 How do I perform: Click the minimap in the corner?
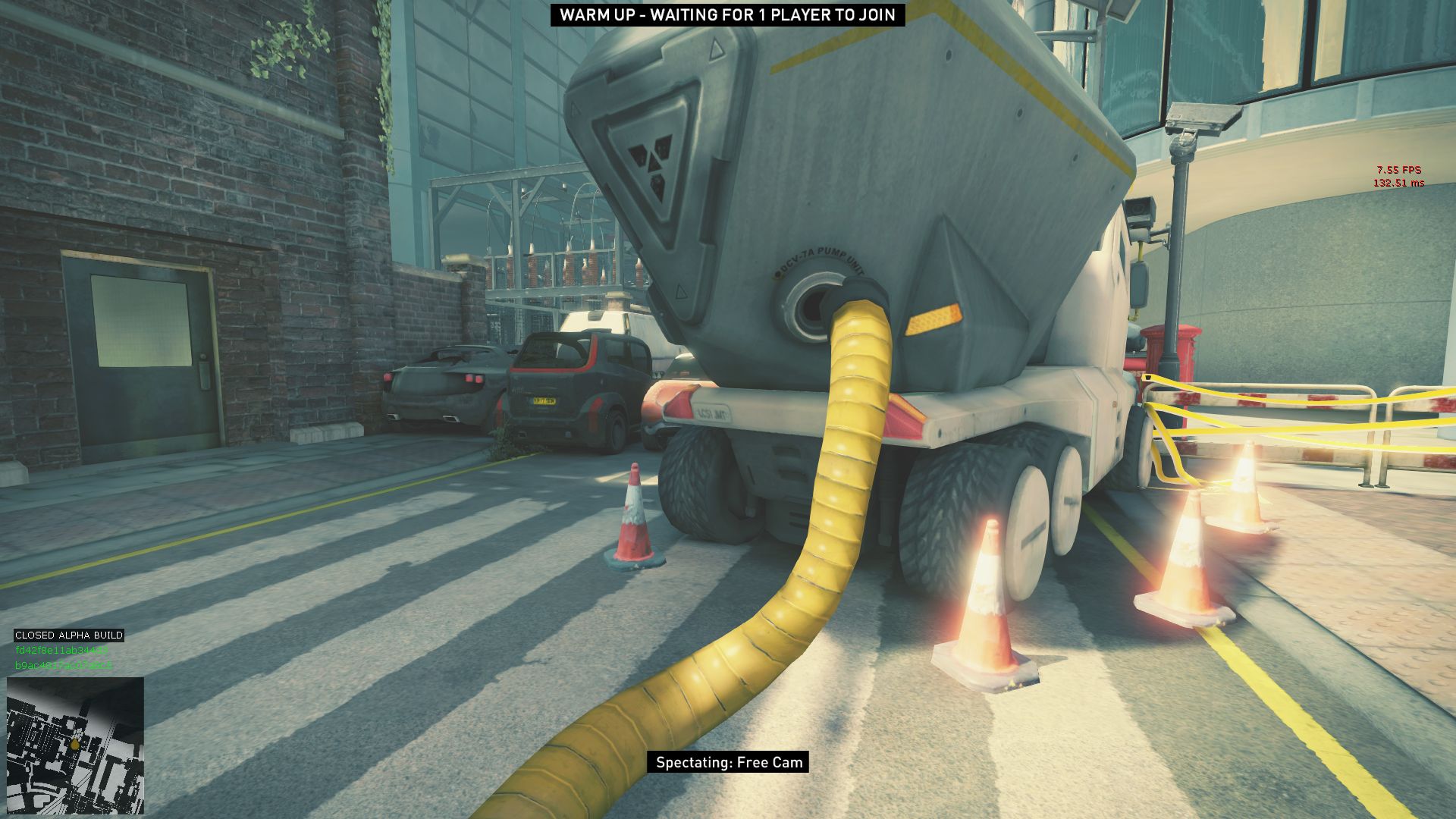75,745
